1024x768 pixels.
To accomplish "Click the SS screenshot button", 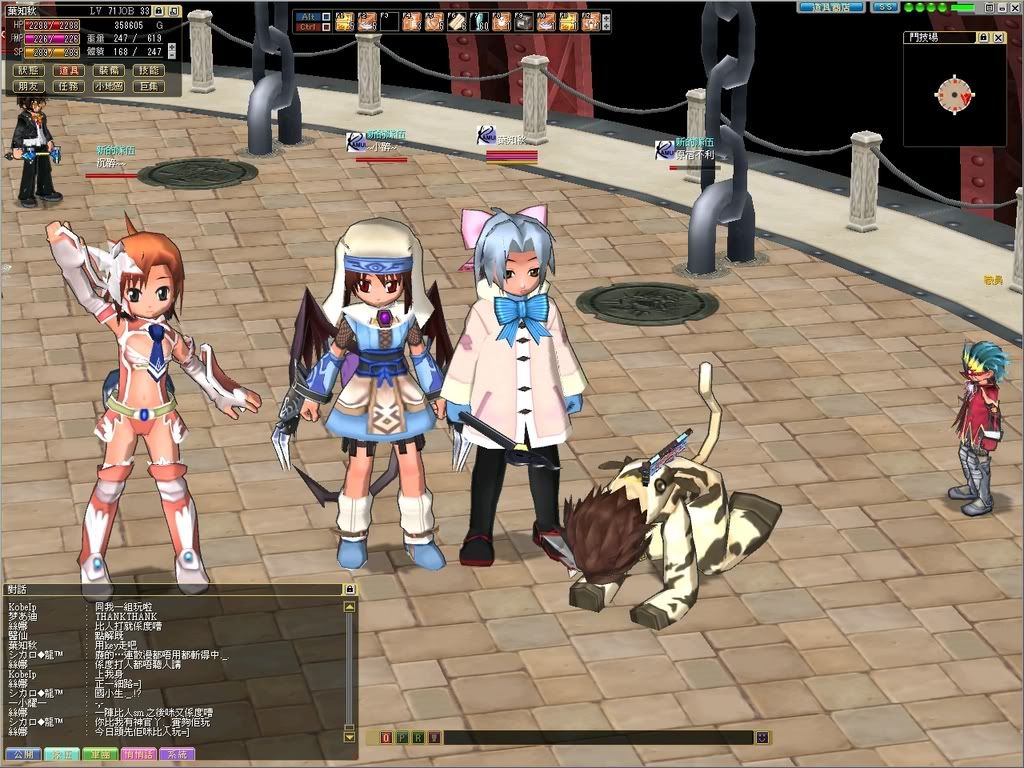I will tap(884, 7).
